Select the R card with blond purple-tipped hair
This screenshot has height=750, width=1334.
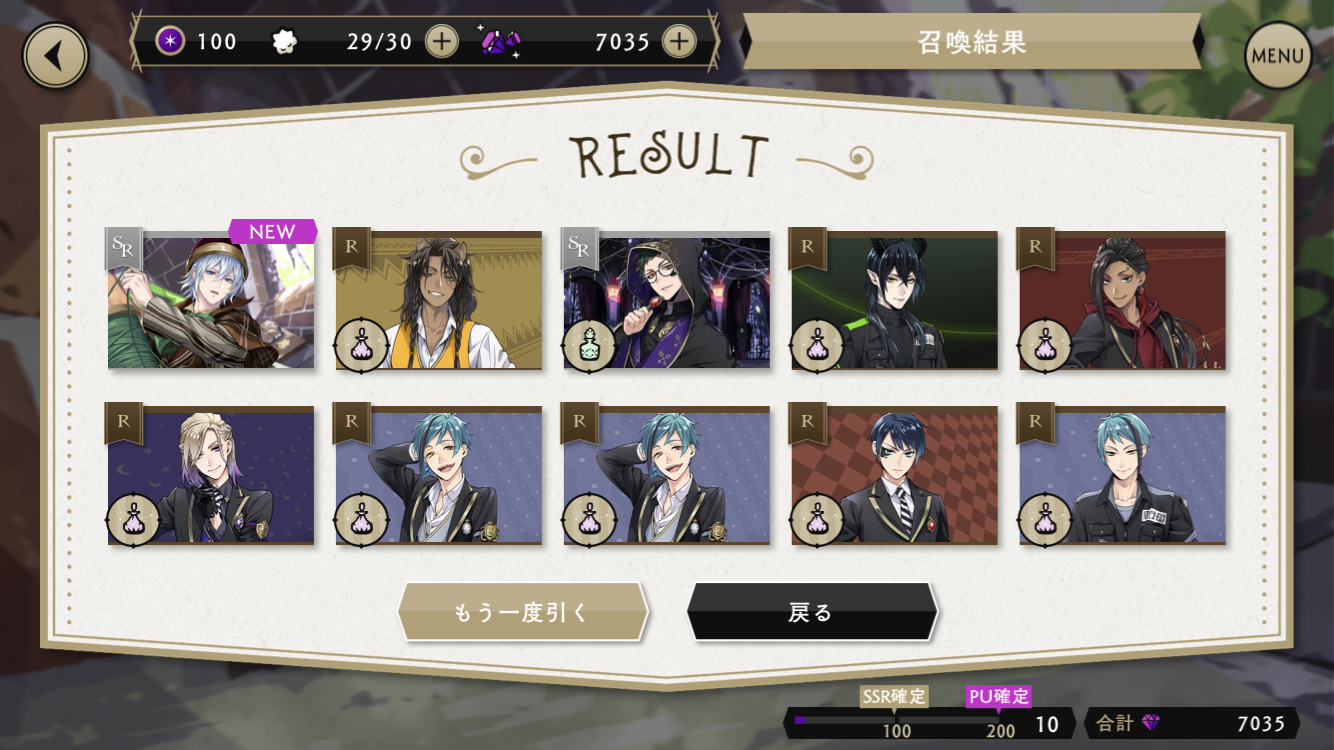tap(211, 476)
